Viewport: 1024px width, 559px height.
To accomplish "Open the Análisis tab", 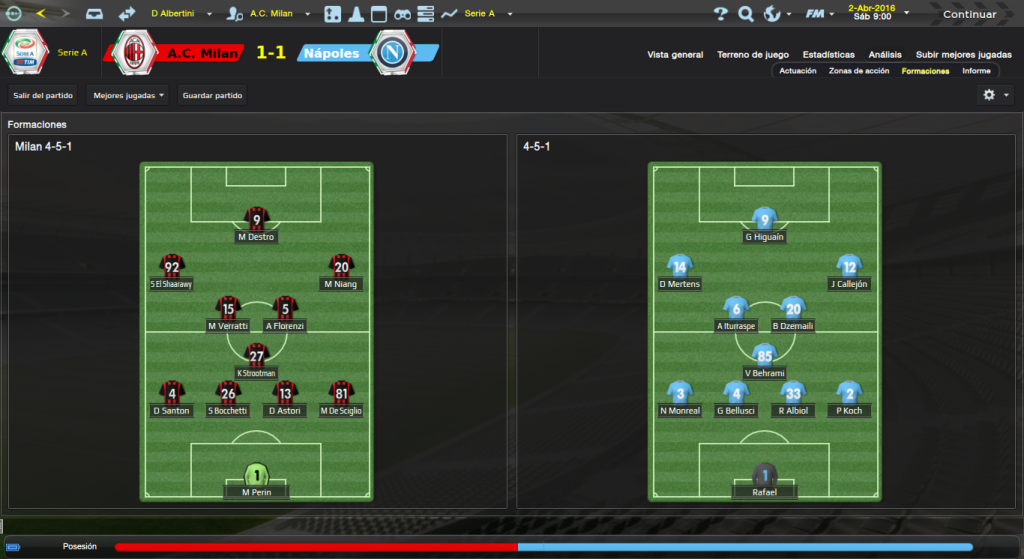I will coord(885,55).
